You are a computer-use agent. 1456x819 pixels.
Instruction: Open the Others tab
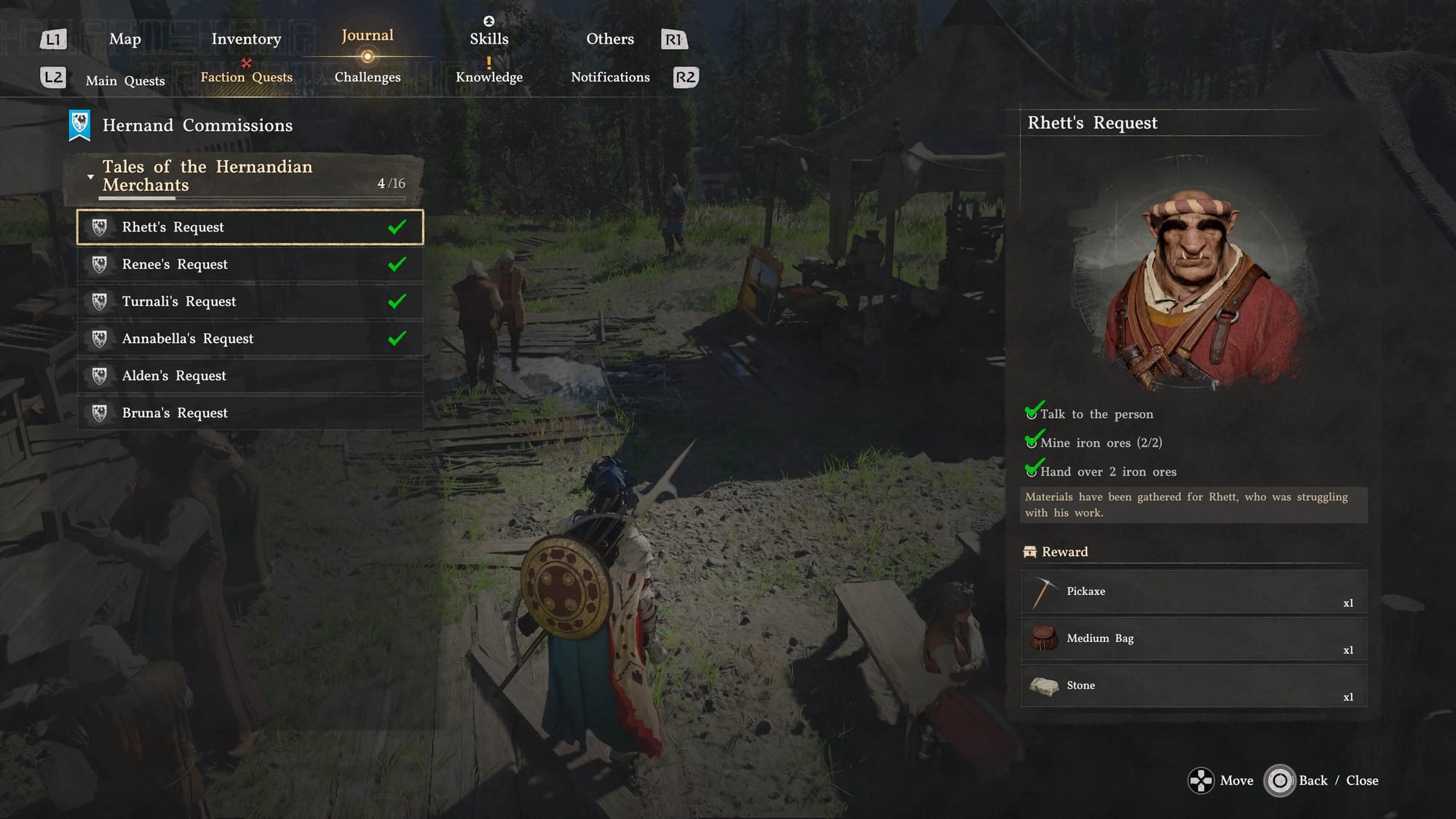click(x=610, y=39)
